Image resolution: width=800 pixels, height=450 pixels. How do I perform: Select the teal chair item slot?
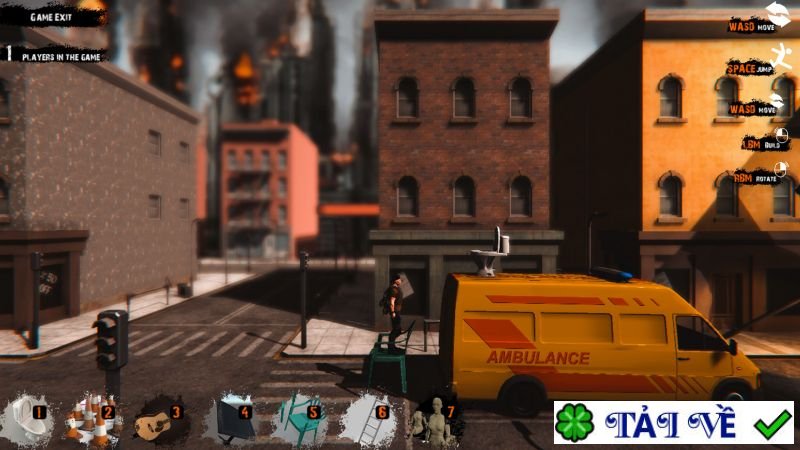click(299, 419)
